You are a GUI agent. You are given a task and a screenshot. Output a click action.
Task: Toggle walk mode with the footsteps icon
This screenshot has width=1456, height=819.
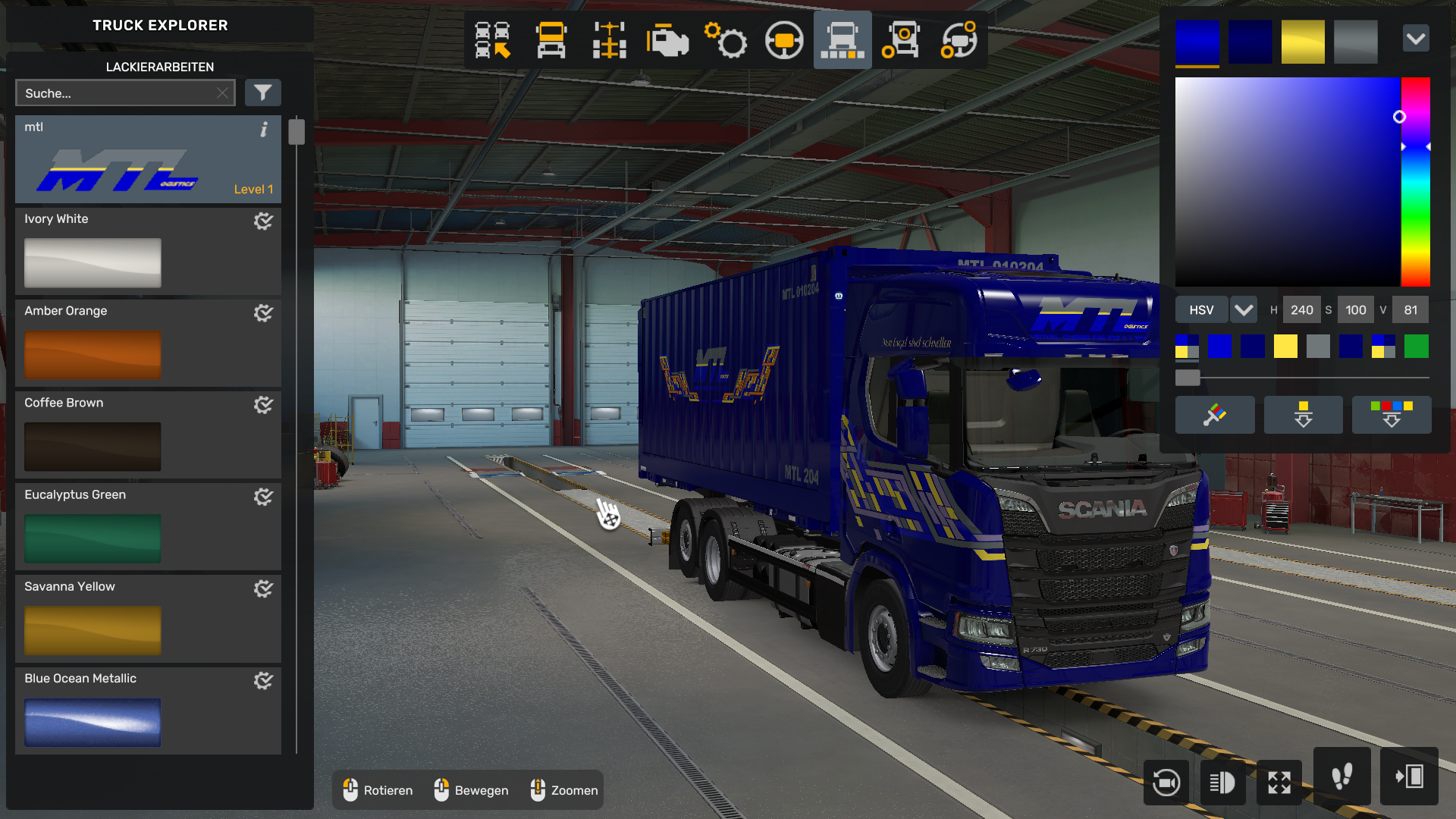1342,777
